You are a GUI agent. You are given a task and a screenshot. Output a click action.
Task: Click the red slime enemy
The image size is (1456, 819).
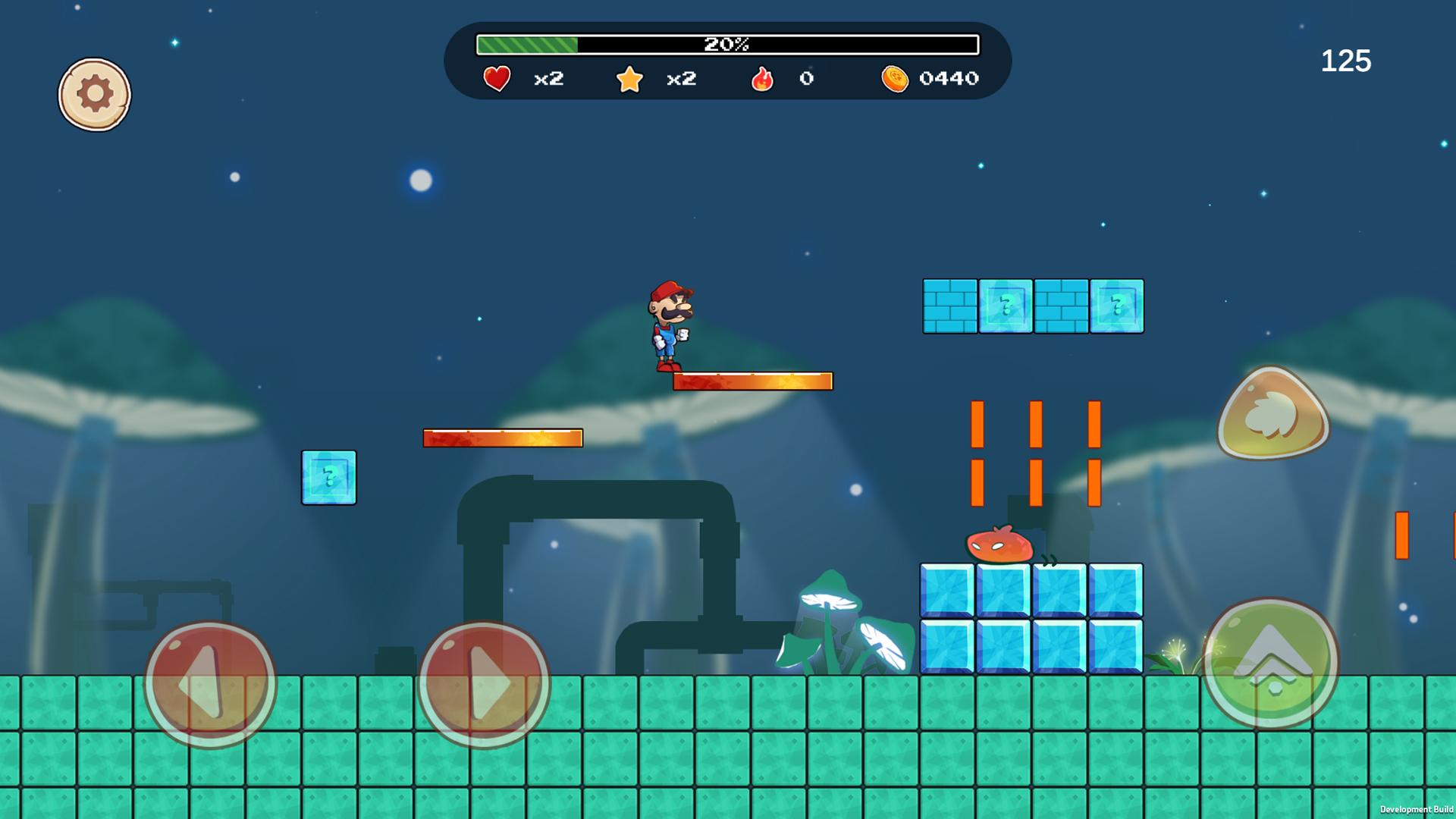click(999, 544)
